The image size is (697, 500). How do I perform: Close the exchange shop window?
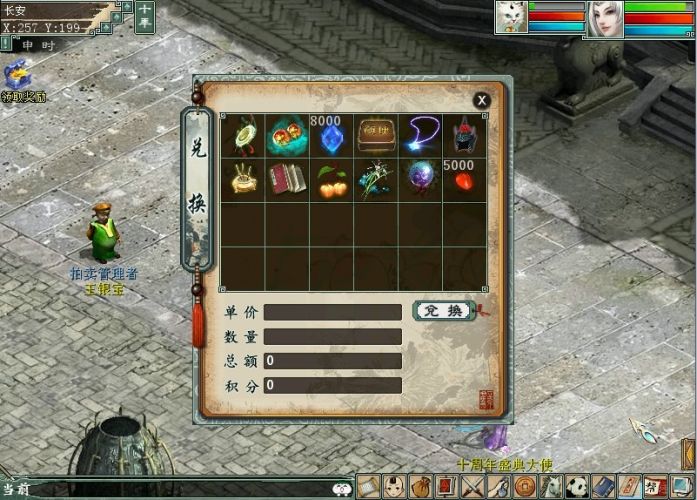click(x=482, y=100)
